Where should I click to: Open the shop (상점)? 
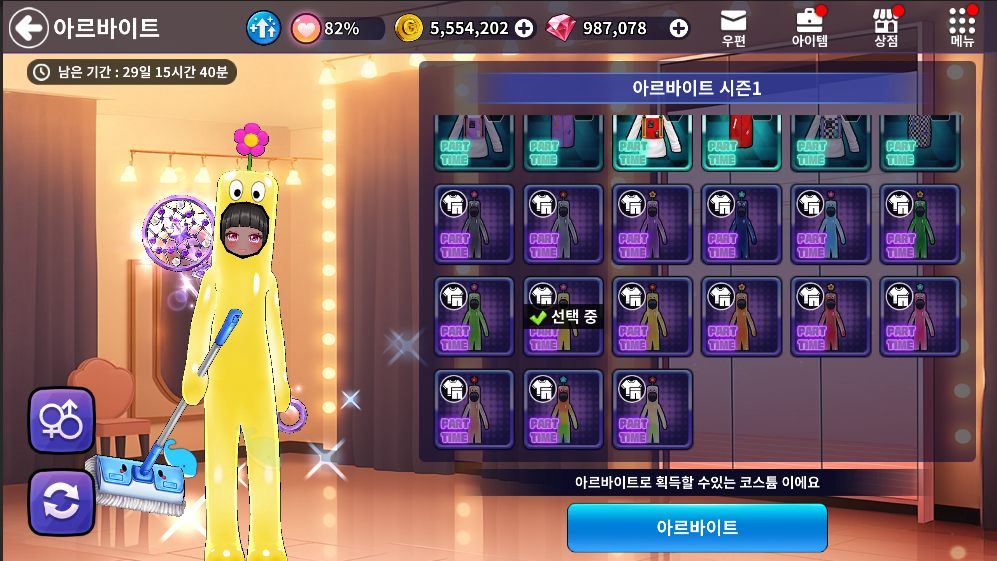tap(885, 28)
